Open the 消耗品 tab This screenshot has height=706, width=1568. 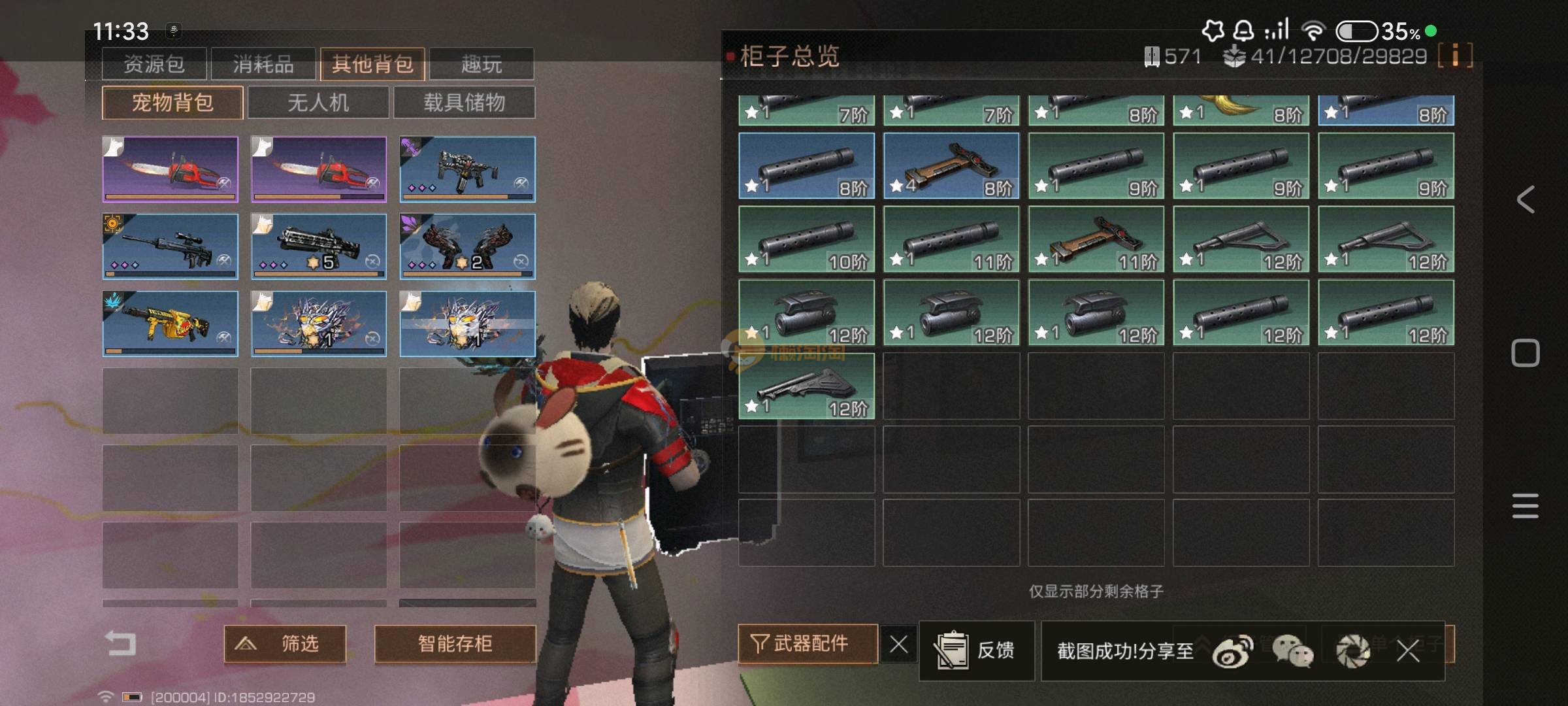point(263,64)
